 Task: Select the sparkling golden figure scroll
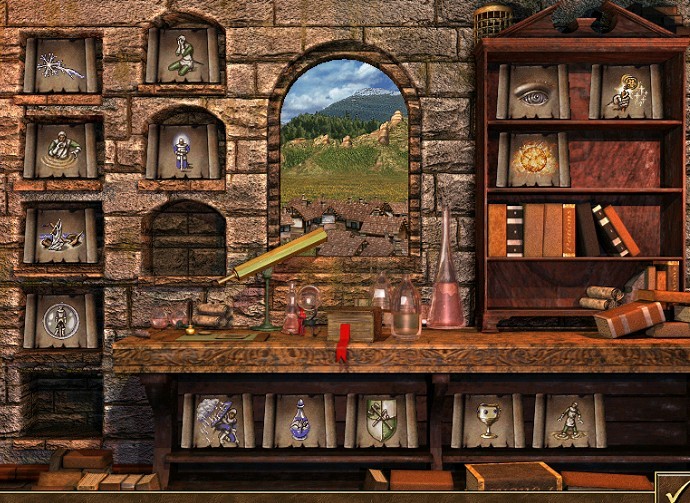625,92
